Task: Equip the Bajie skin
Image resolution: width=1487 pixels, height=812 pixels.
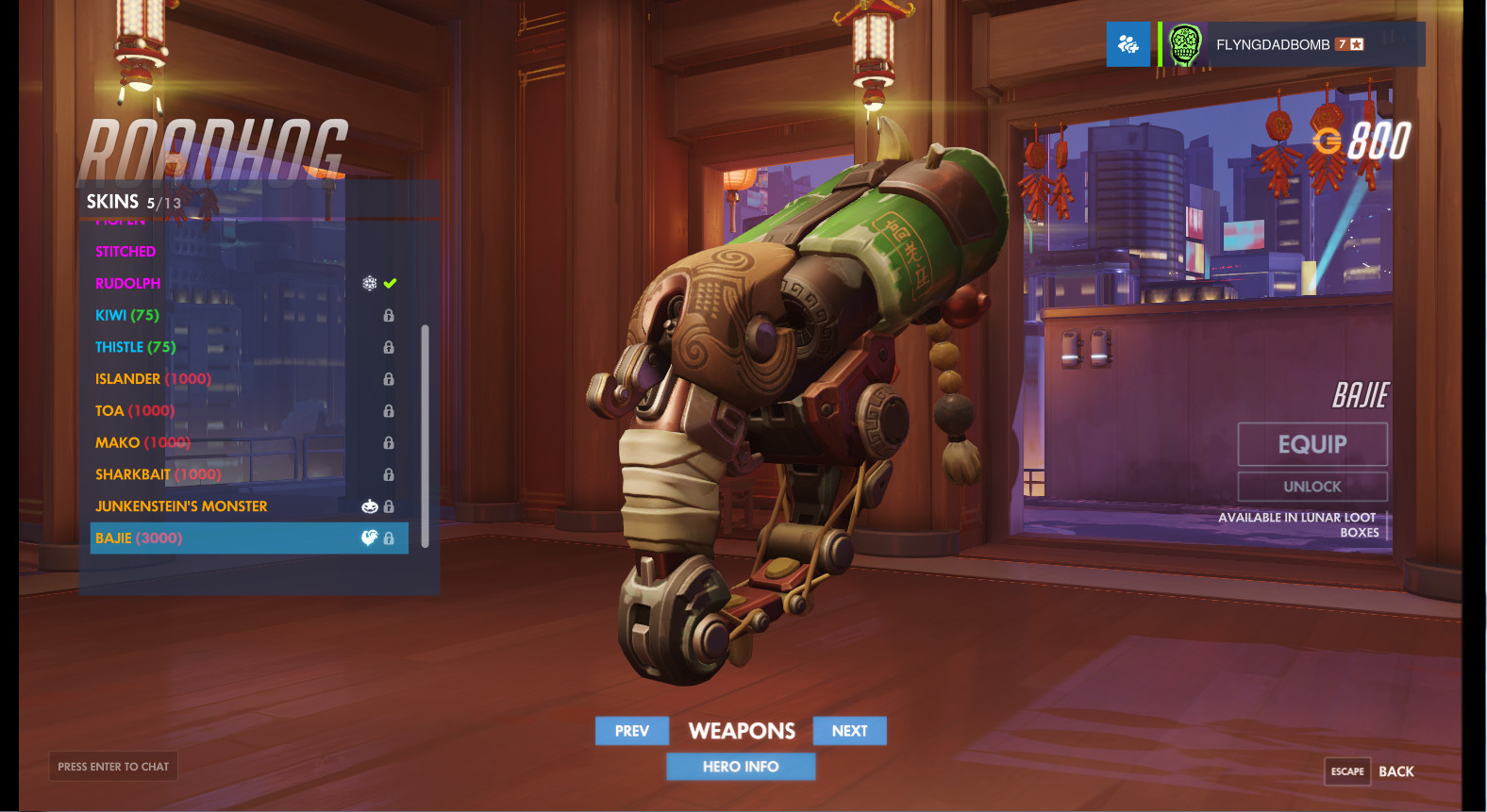Action: pos(1312,444)
